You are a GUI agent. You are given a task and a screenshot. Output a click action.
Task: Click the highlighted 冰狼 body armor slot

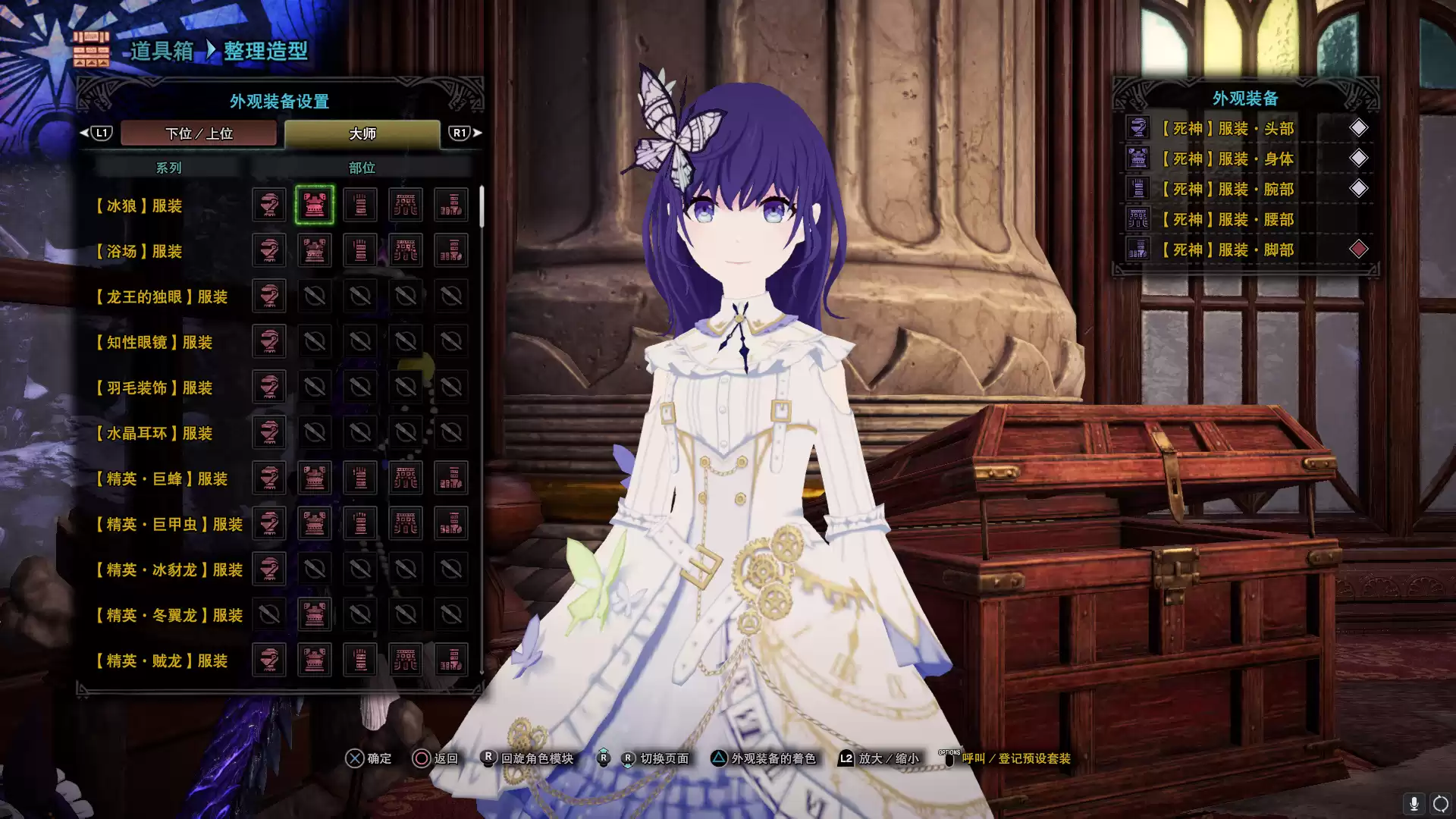314,205
